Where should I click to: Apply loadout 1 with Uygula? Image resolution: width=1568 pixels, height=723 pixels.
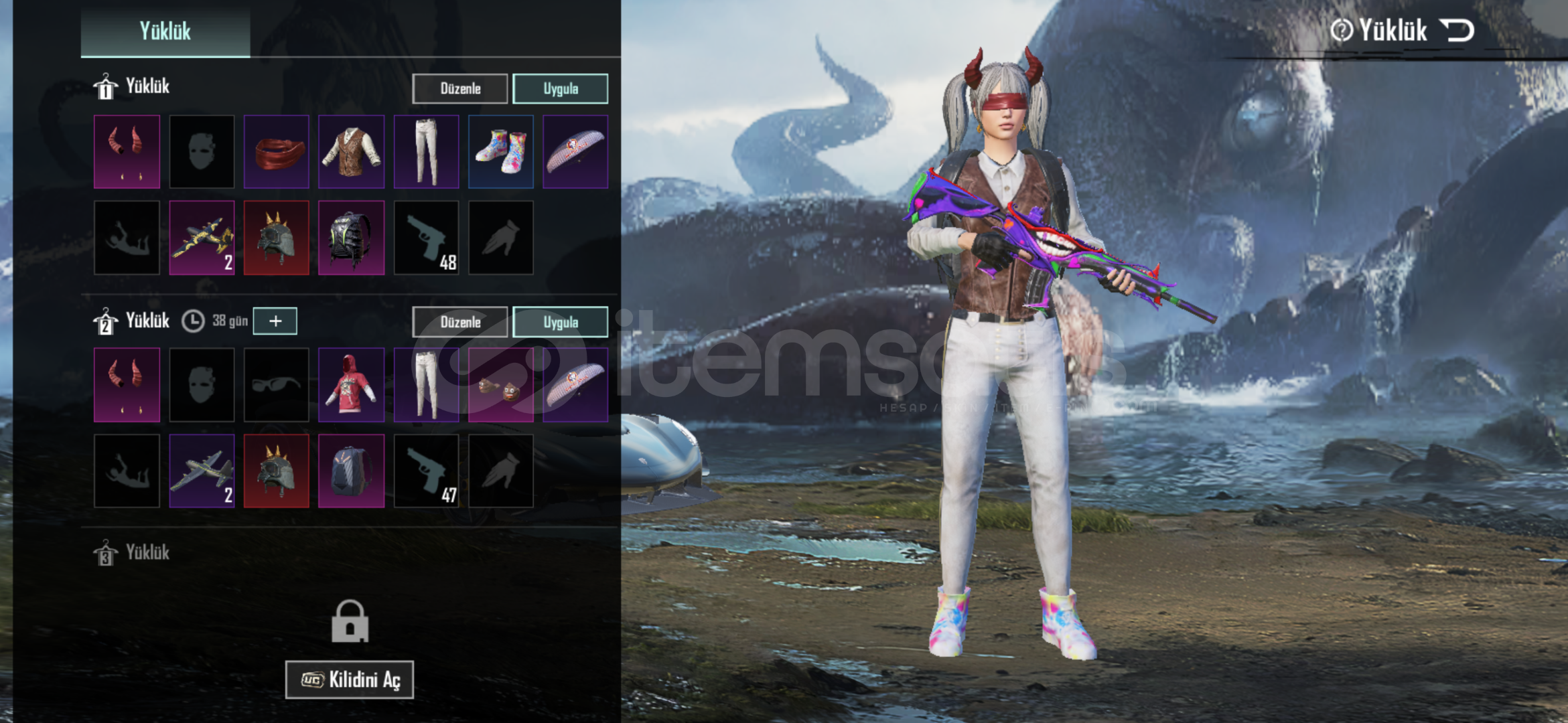coord(560,88)
